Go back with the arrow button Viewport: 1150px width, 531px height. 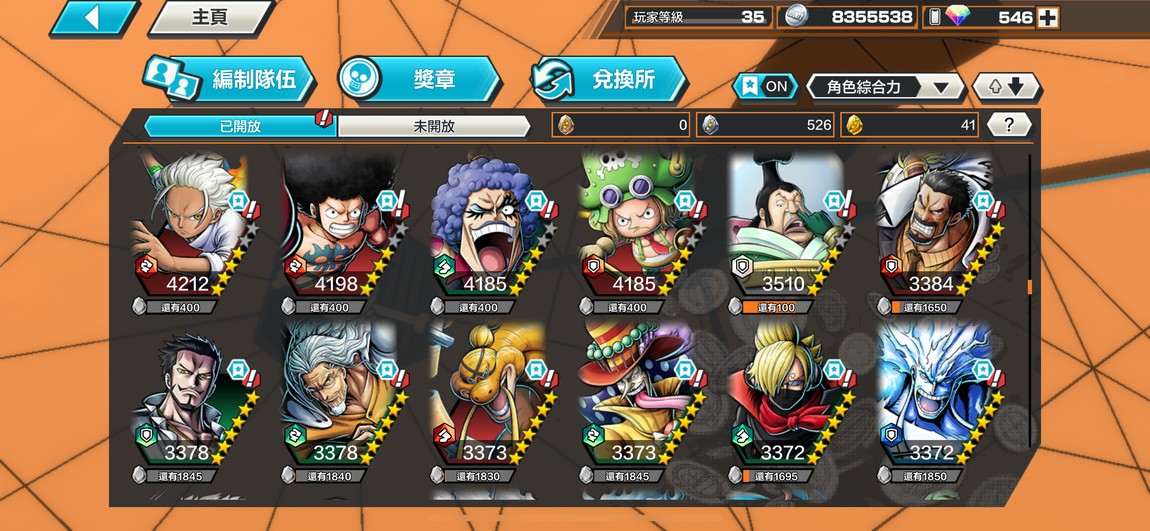pyautogui.click(x=93, y=18)
